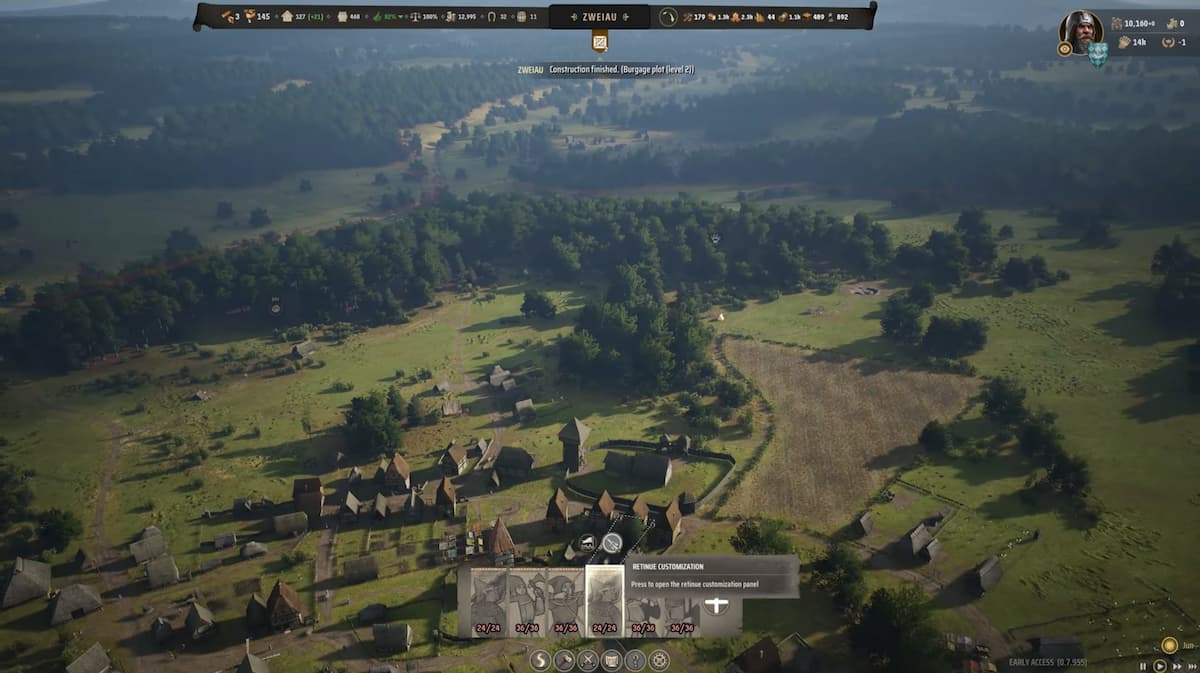
Task: Open the construction finished notification icon
Action: click(x=600, y=42)
